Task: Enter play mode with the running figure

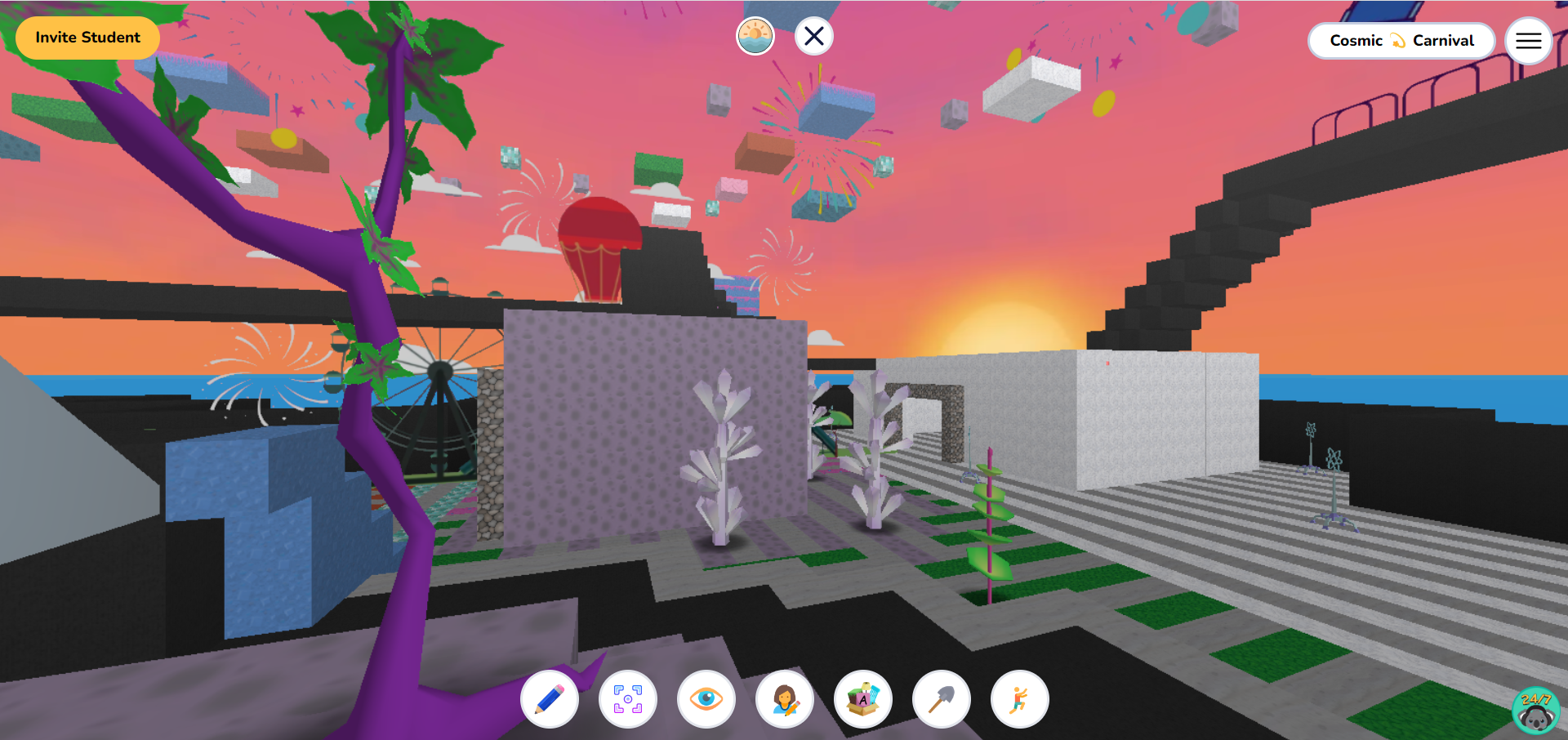Action: pos(1020,699)
